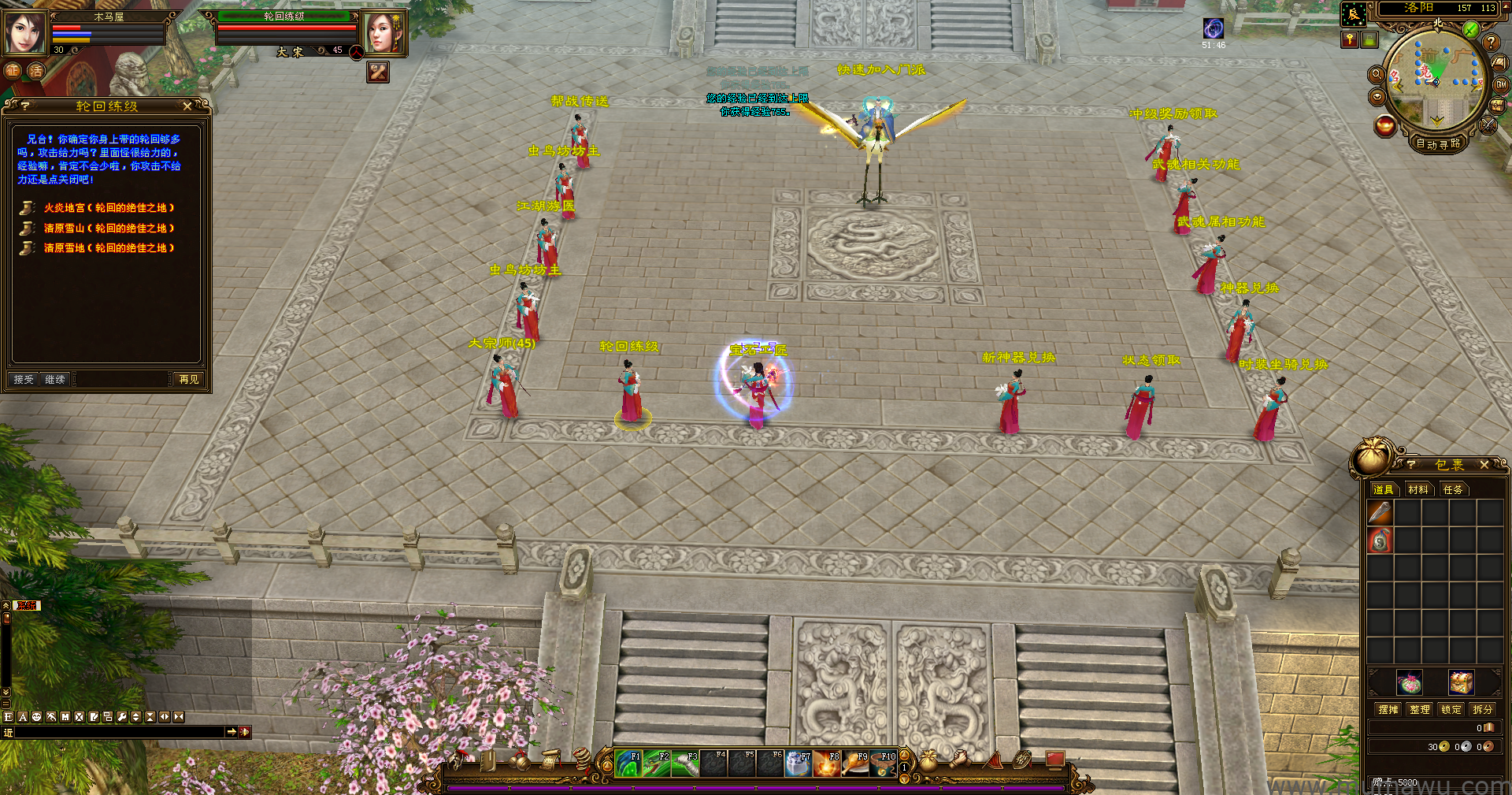This screenshot has height=795, width=1512.
Task: Open the GM help button by minimap
Action: pos(1502,84)
